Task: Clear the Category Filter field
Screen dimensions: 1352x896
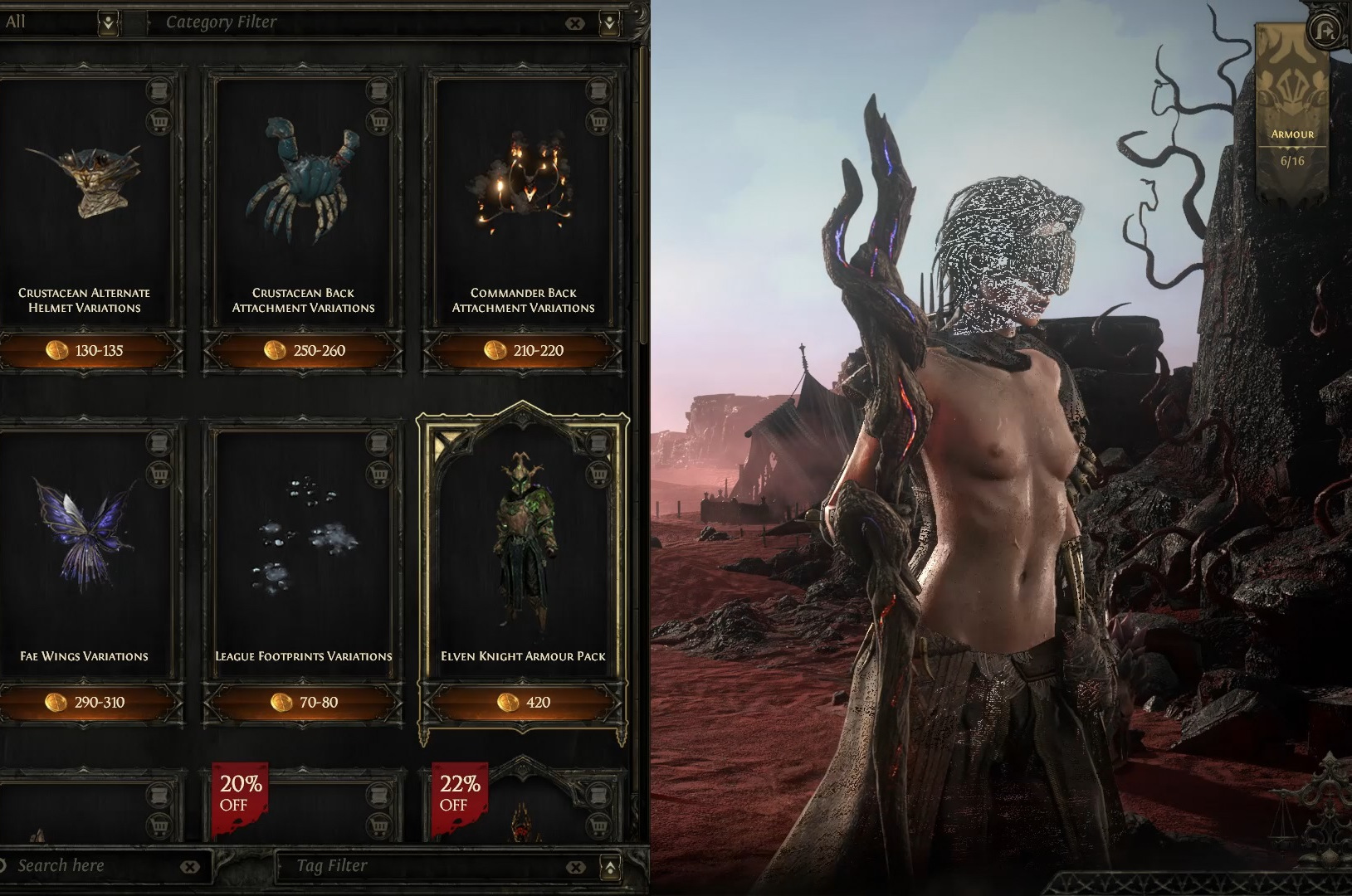Action: [574, 23]
